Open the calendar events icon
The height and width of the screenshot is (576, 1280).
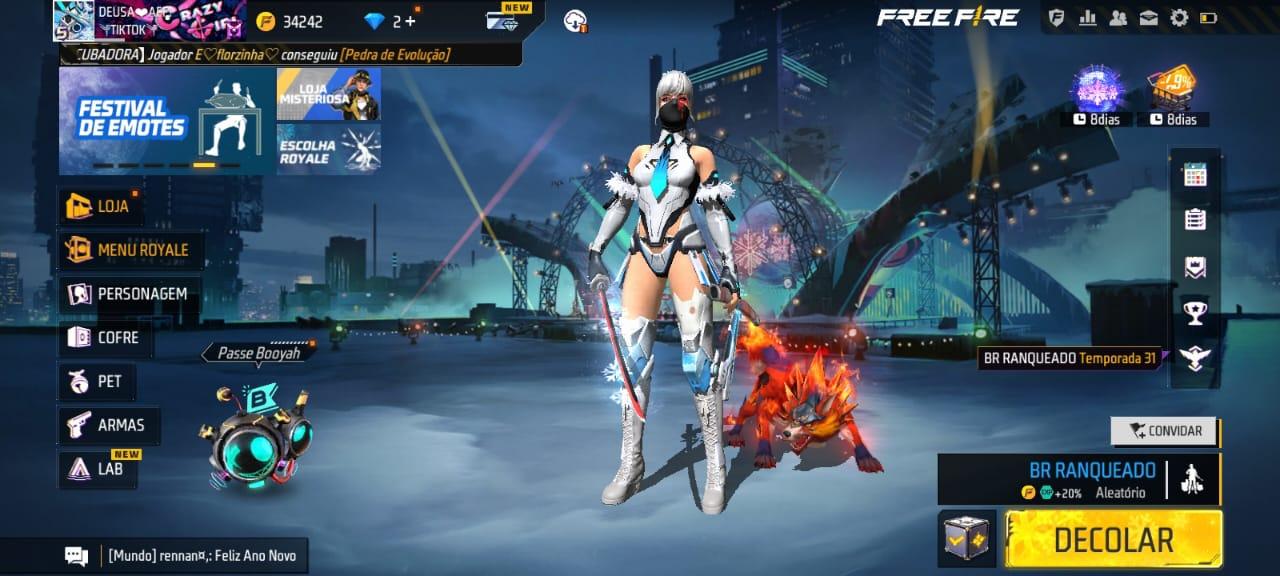[1194, 175]
